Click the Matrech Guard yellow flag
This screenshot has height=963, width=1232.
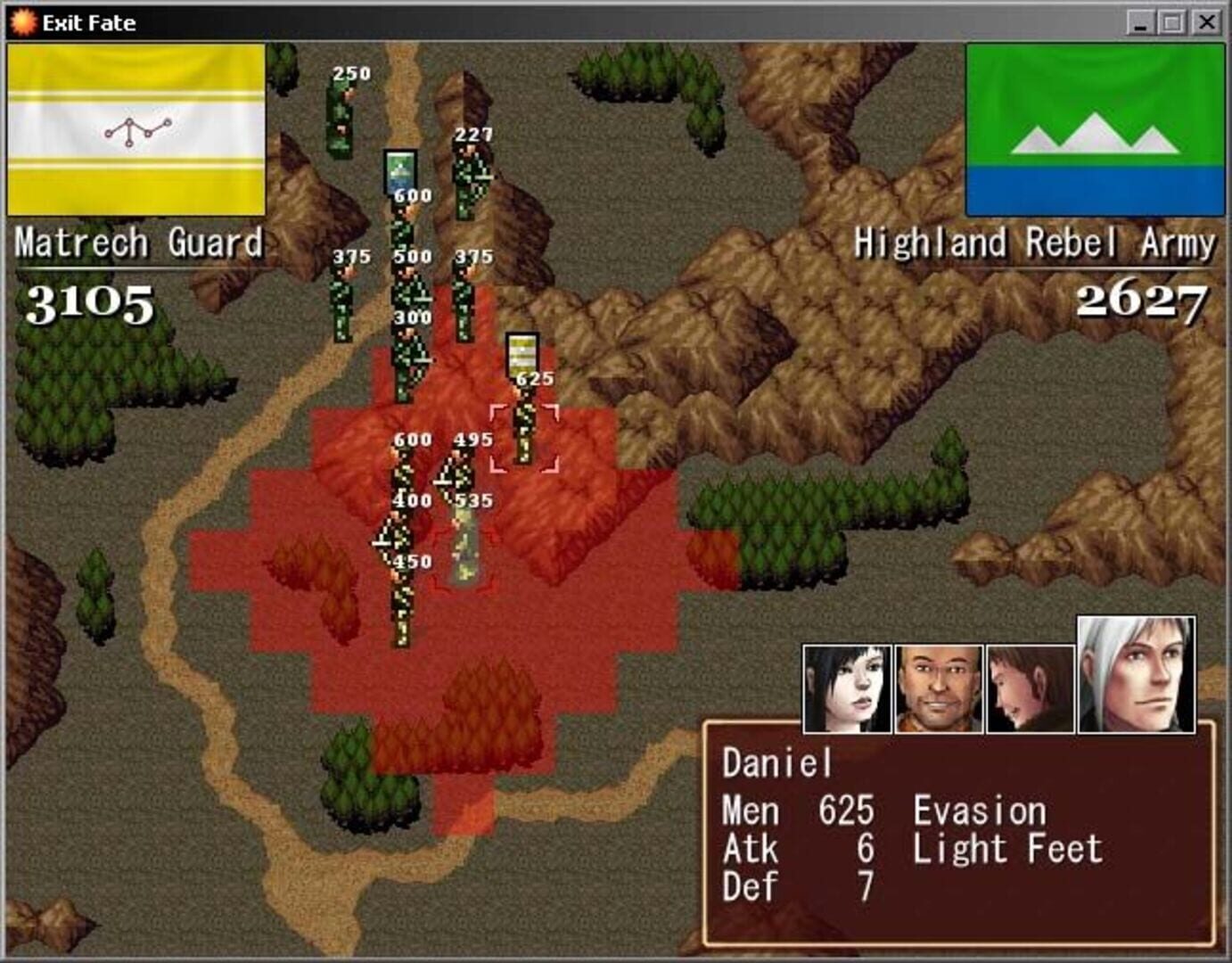(136, 129)
